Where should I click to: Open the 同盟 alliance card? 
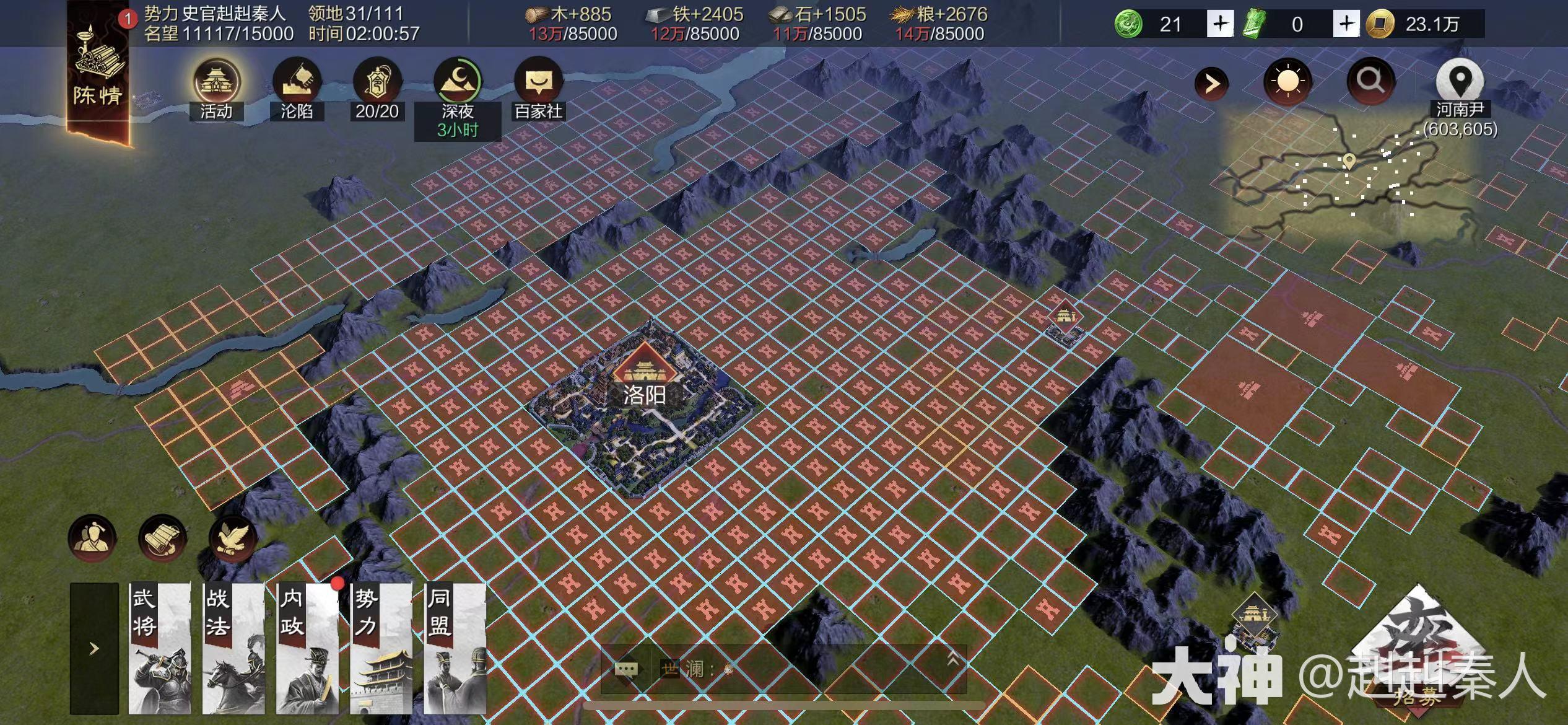[455, 648]
